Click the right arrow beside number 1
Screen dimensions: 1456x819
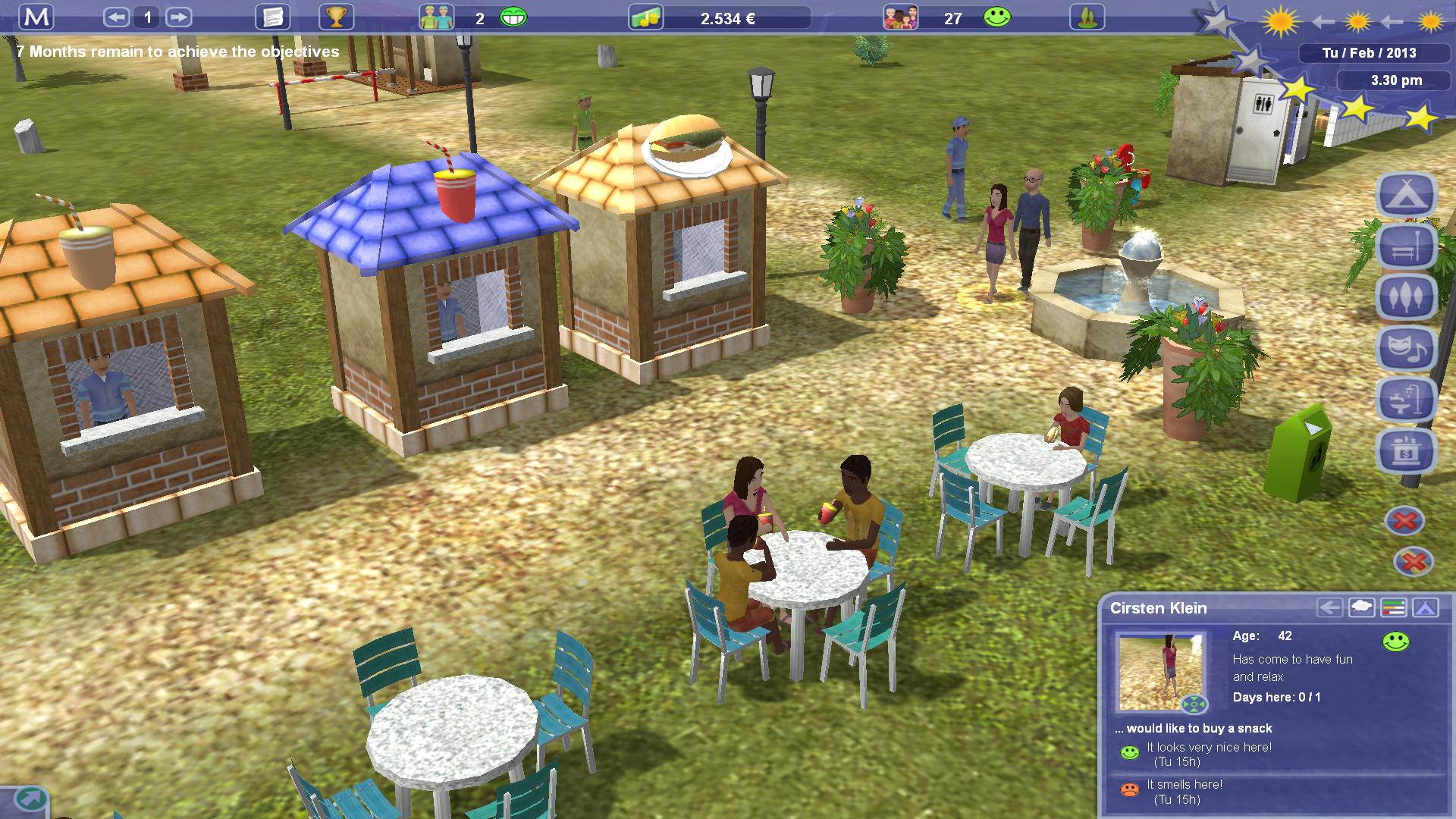178,17
